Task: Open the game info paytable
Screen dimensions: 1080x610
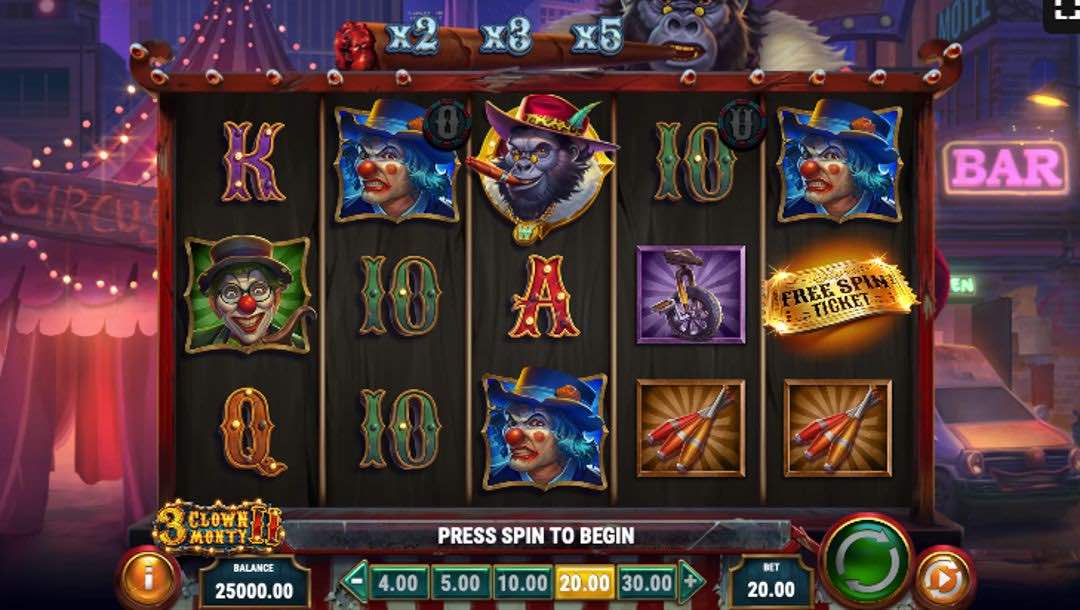Action: 149,579
